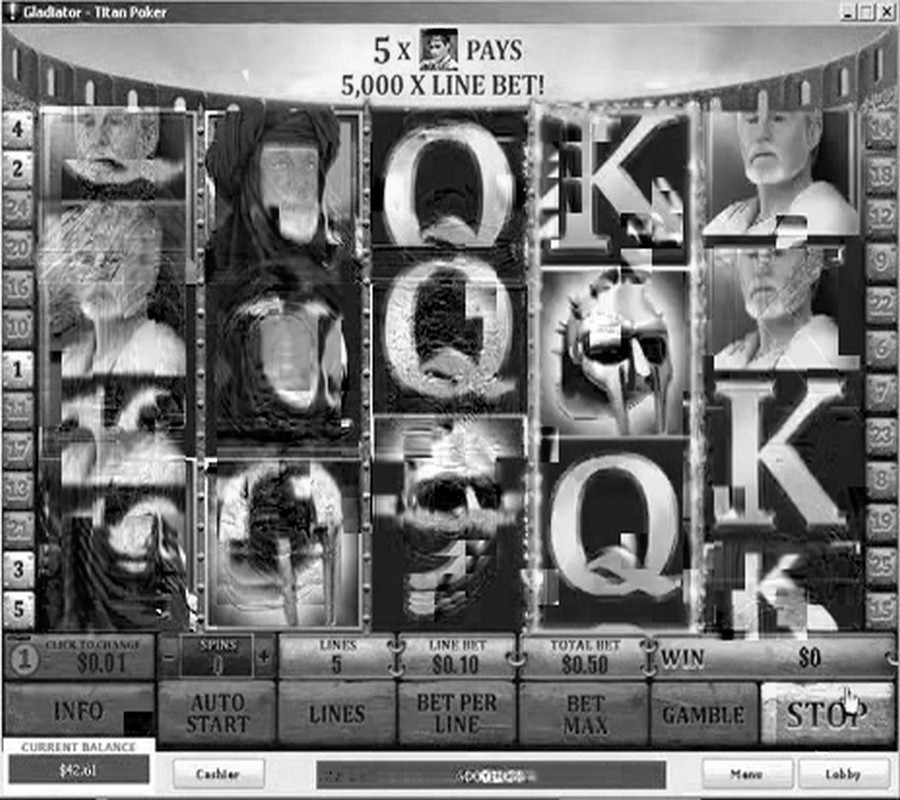Open the Cashier

click(218, 773)
